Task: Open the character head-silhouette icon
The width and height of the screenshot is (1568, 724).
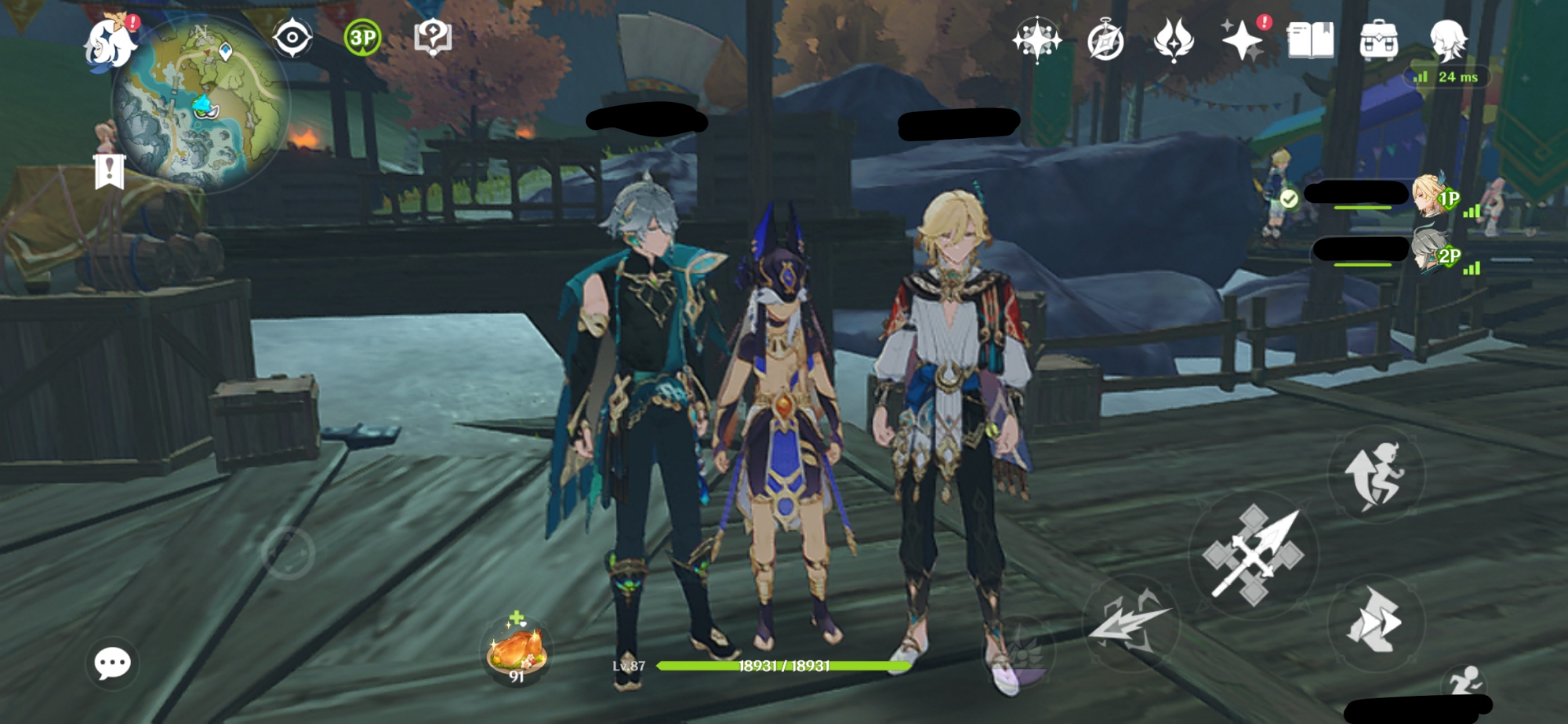Action: pos(1447,39)
